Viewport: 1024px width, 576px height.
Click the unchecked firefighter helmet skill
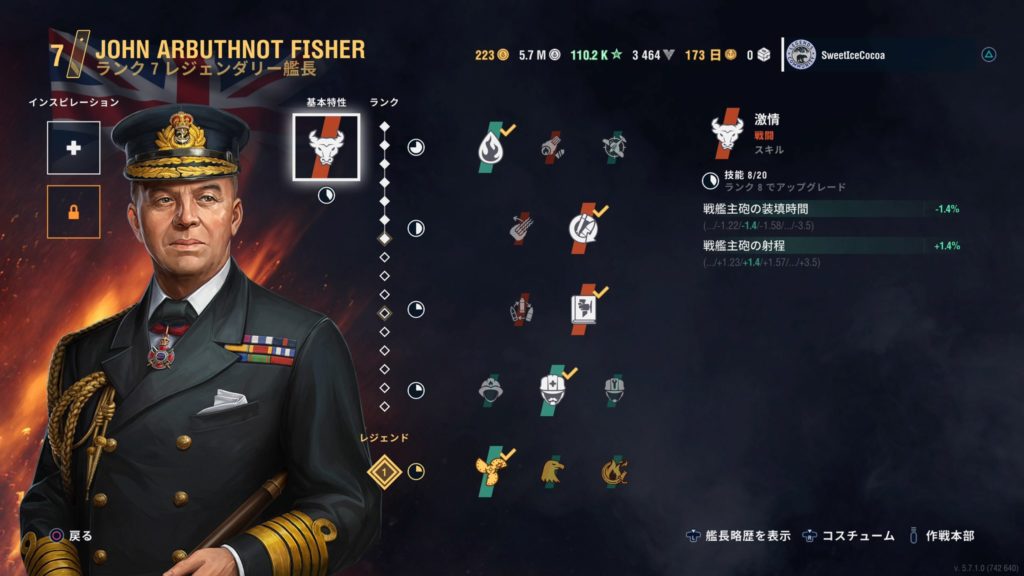pyautogui.click(x=490, y=389)
